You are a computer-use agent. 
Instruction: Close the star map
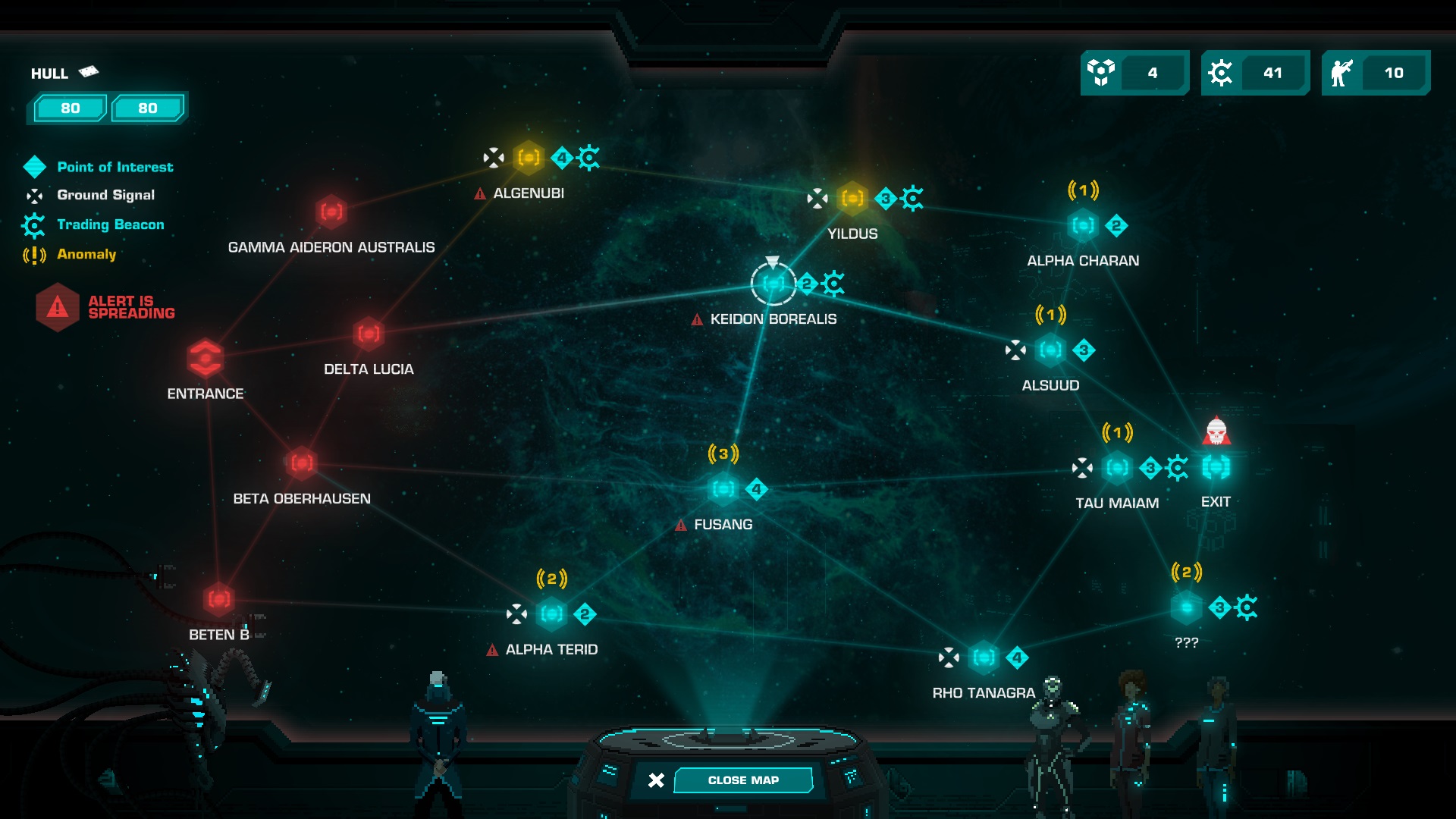[x=742, y=780]
